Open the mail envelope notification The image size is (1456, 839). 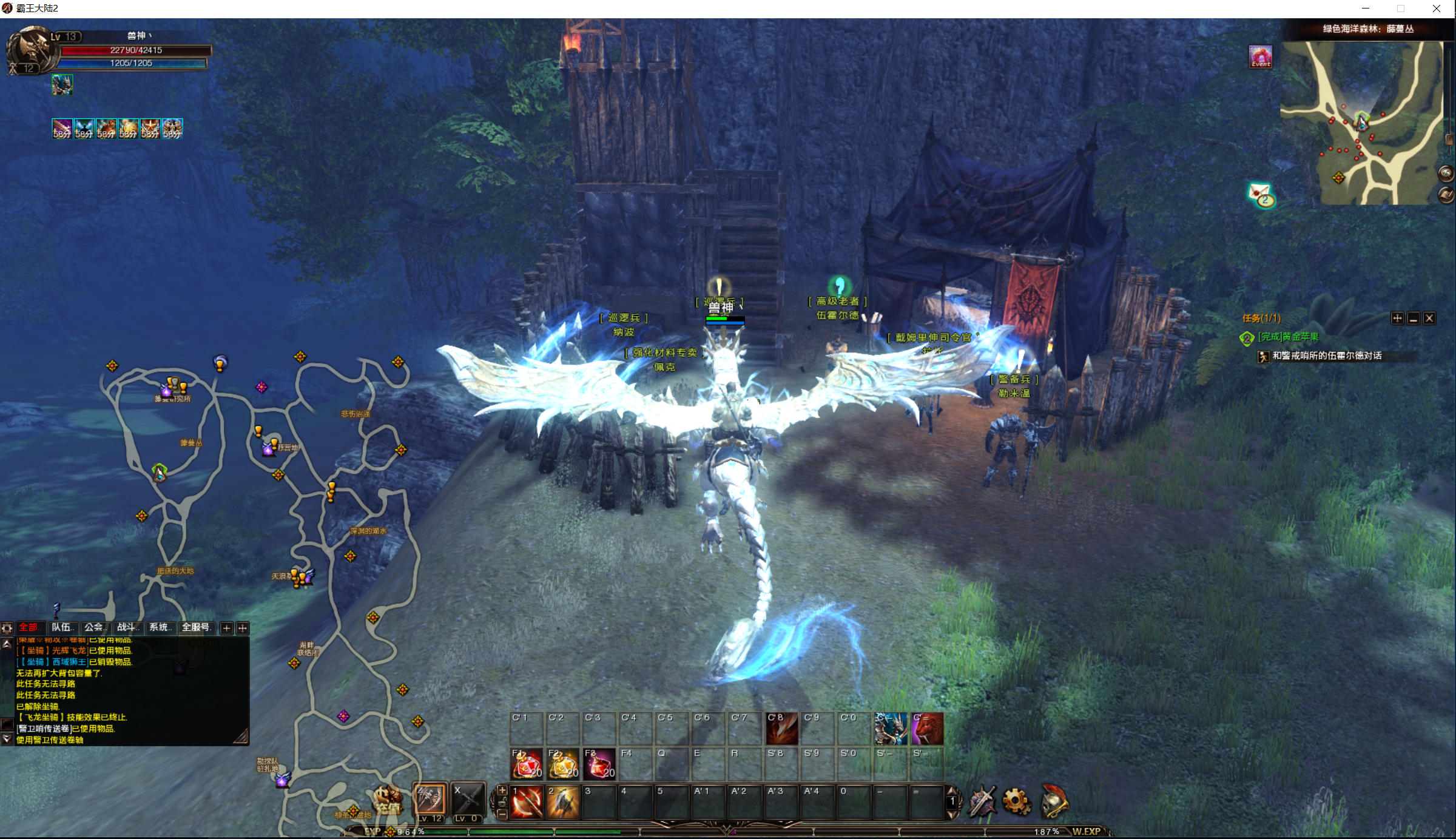click(x=1261, y=195)
